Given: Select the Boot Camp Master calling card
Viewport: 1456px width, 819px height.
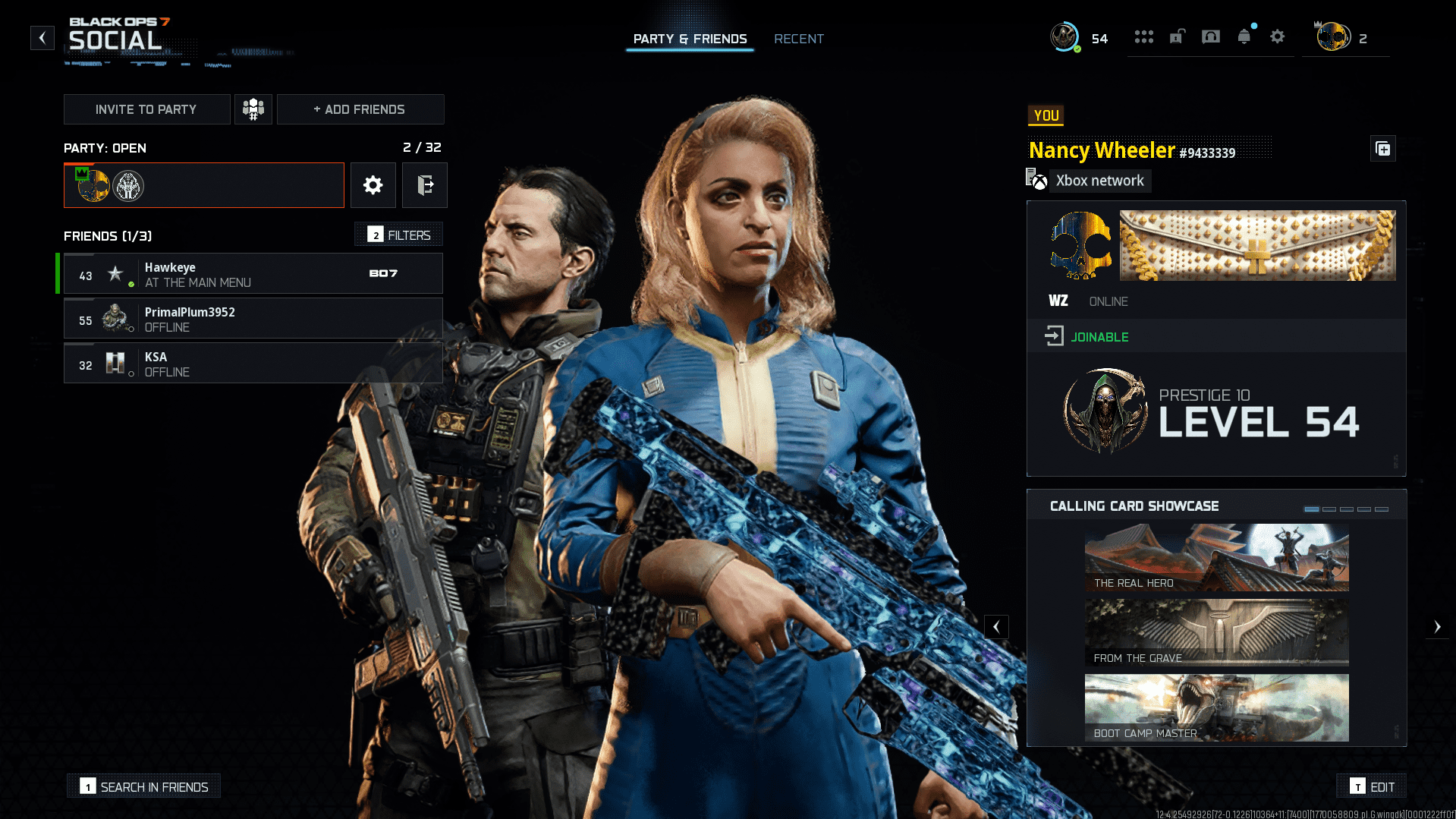Looking at the screenshot, I should click(x=1215, y=707).
